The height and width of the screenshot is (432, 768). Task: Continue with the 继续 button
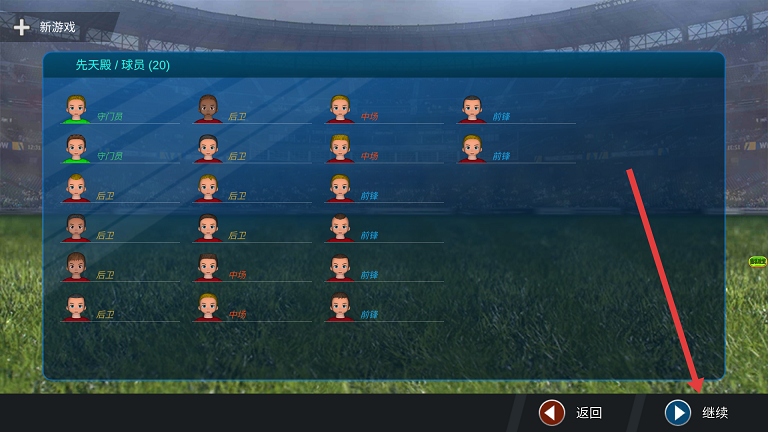click(697, 412)
